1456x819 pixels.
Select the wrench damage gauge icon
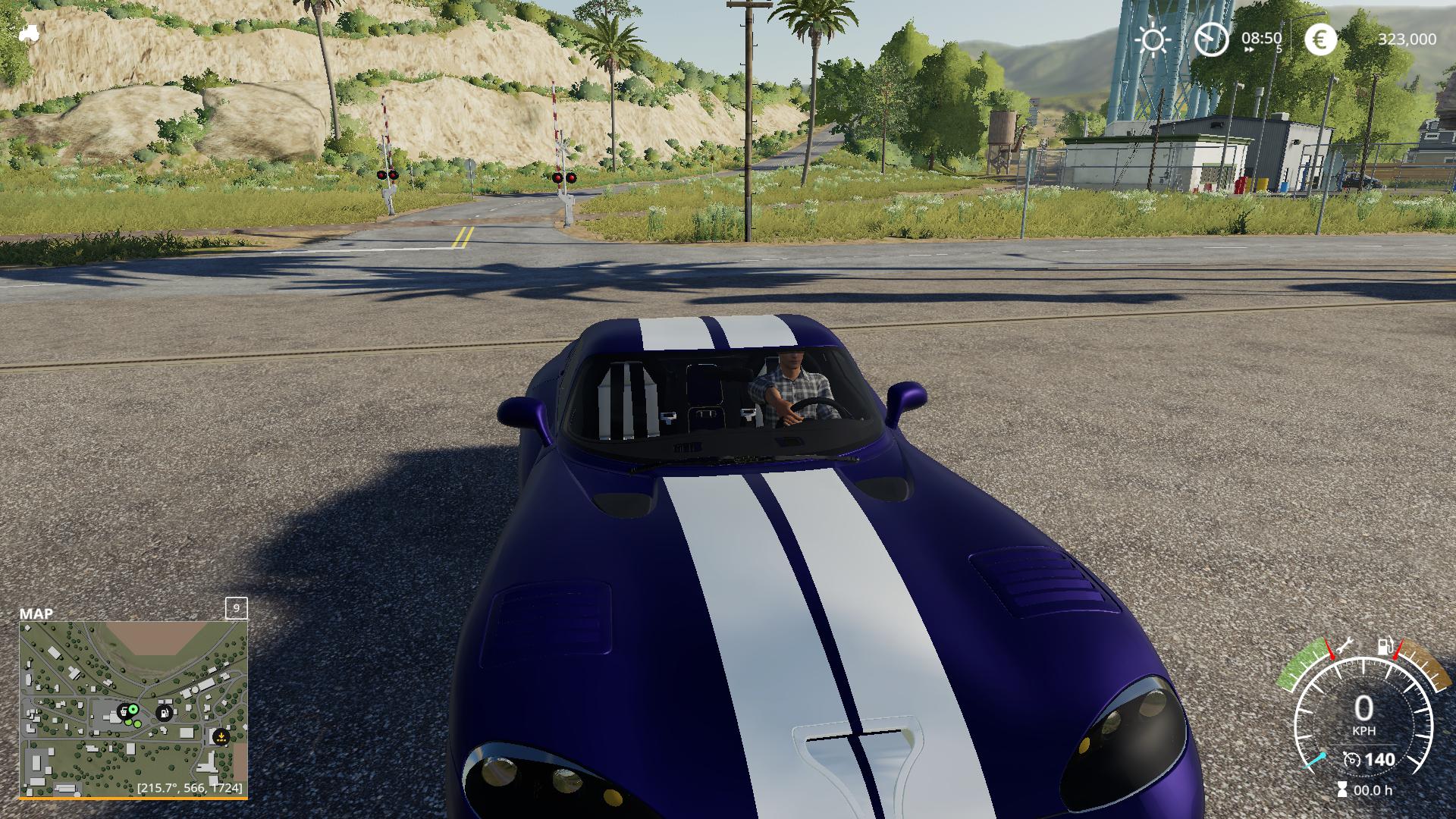click(1345, 647)
